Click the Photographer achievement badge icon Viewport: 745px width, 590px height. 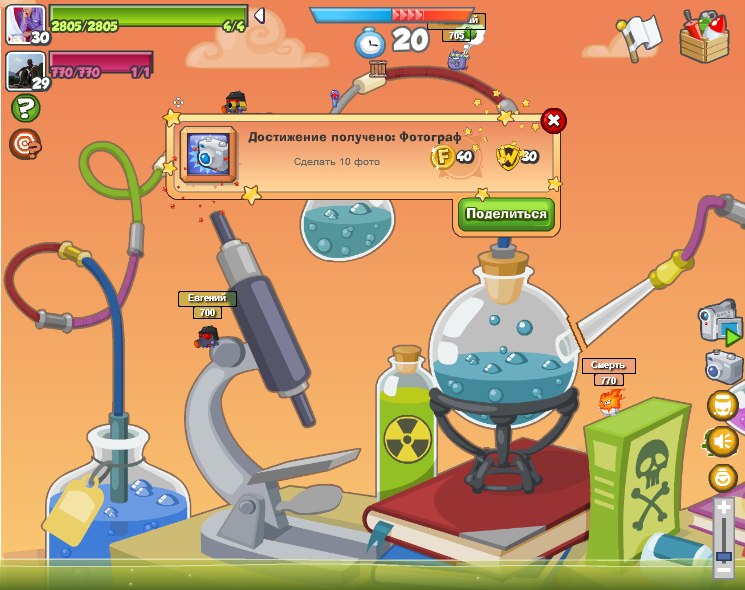[209, 154]
